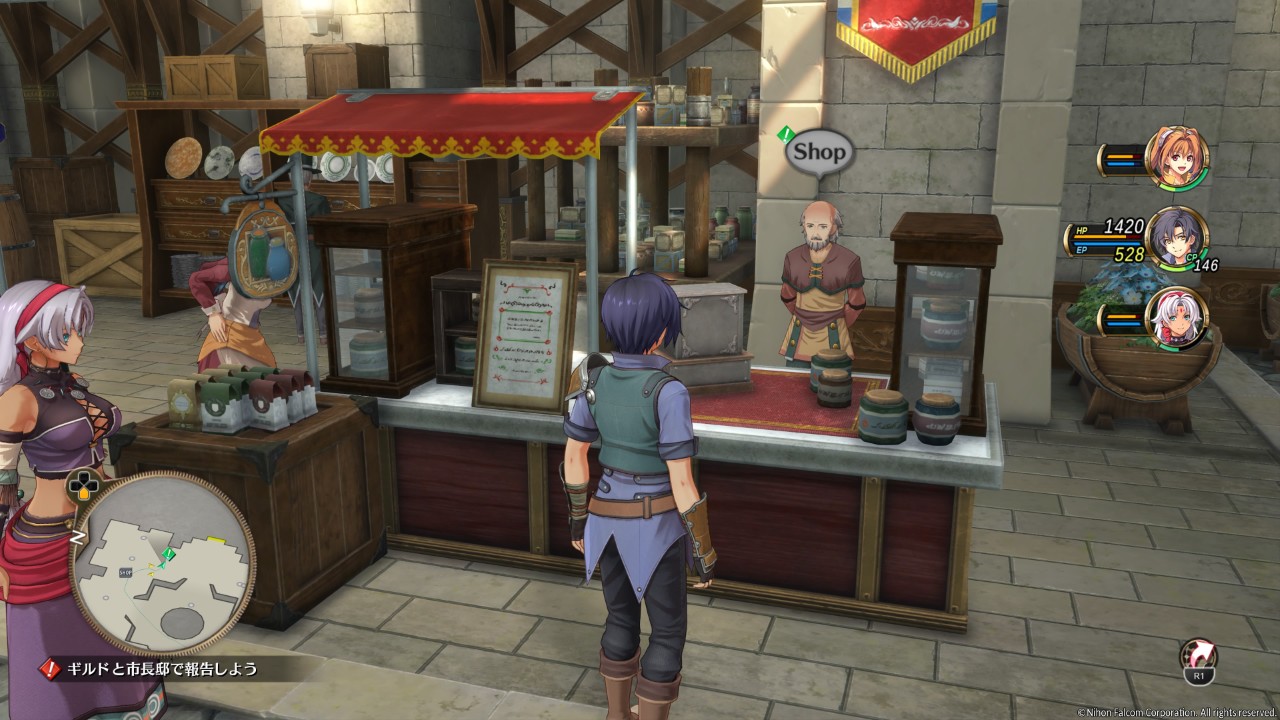Select the dark-haired boy party portrait

point(1177,238)
